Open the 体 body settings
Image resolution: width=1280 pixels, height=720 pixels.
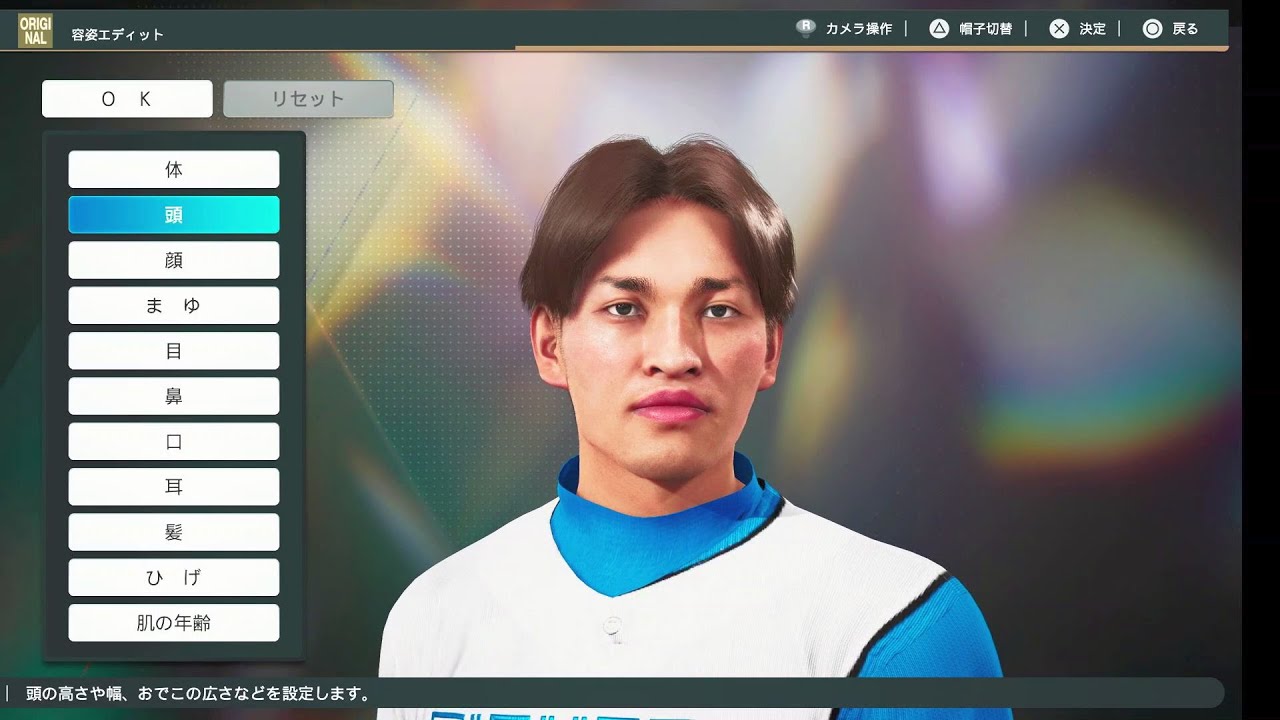click(x=174, y=170)
